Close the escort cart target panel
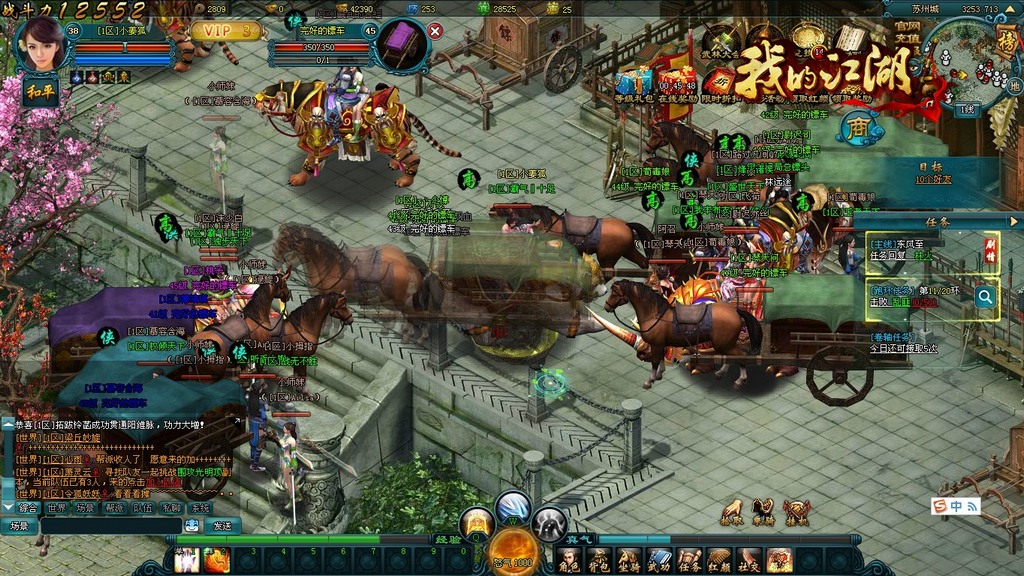1024x576 pixels. [x=435, y=31]
